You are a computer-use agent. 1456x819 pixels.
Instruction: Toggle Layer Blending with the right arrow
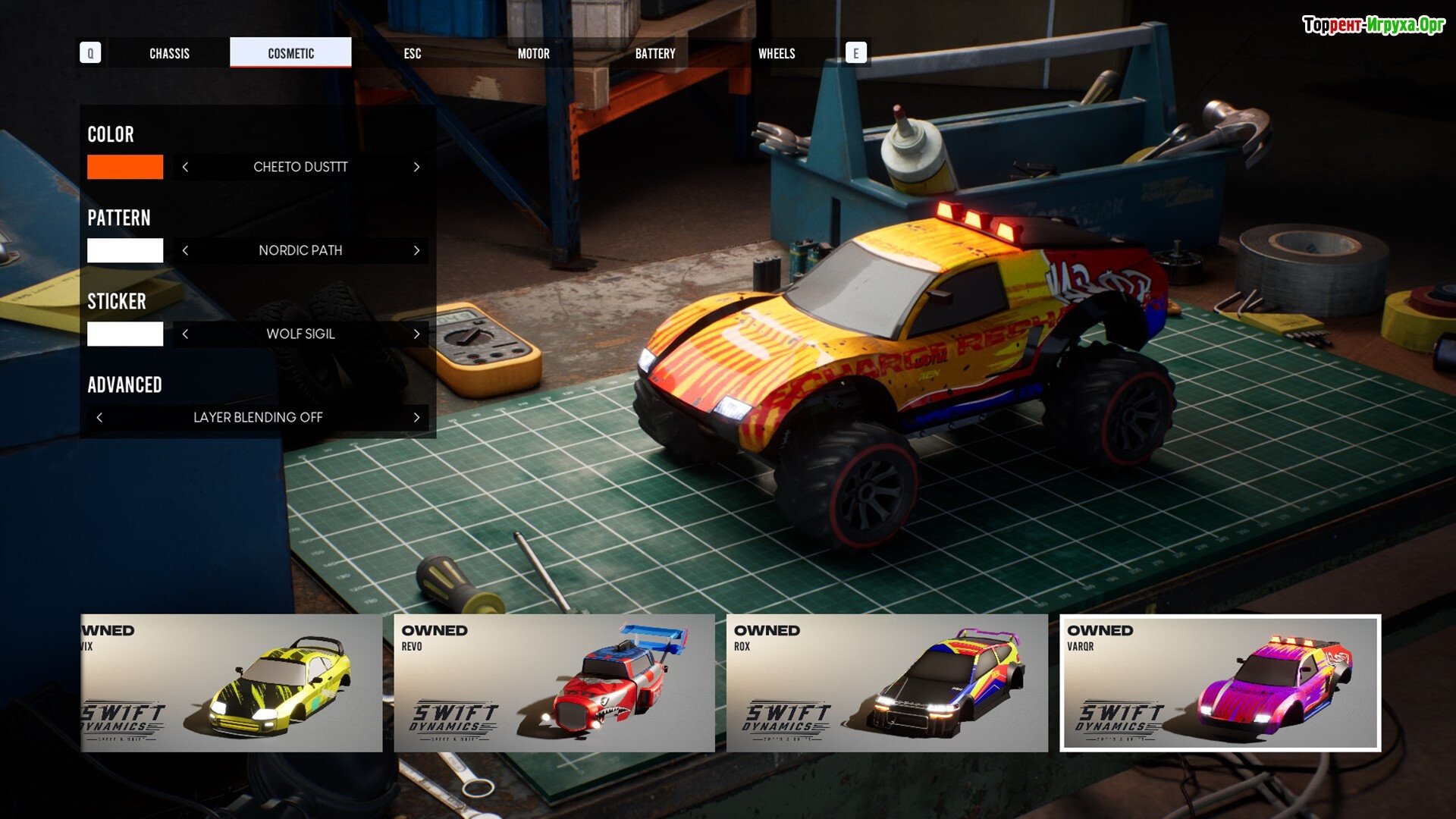pyautogui.click(x=416, y=417)
